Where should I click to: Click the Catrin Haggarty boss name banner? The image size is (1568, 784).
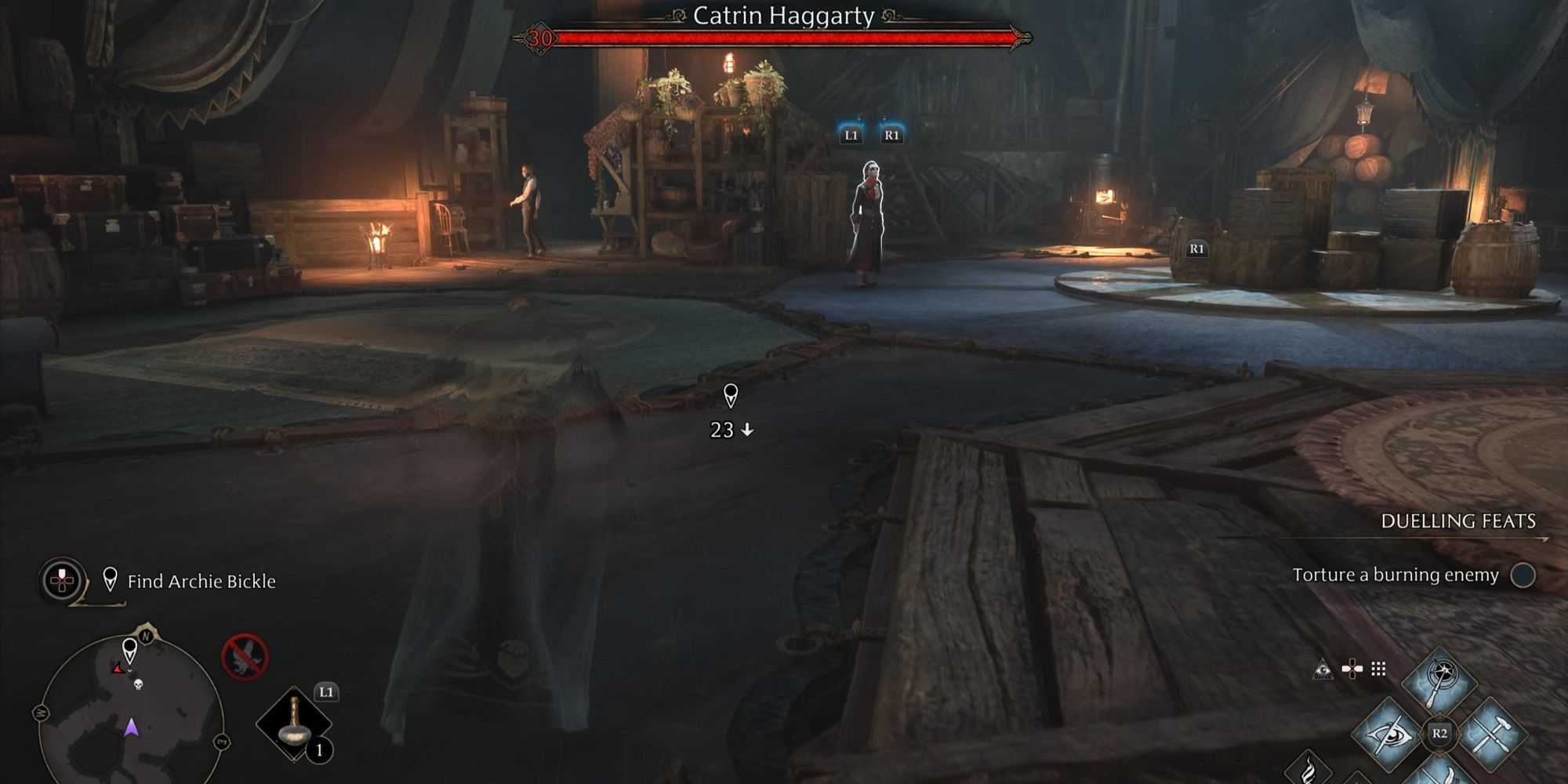[x=784, y=13]
